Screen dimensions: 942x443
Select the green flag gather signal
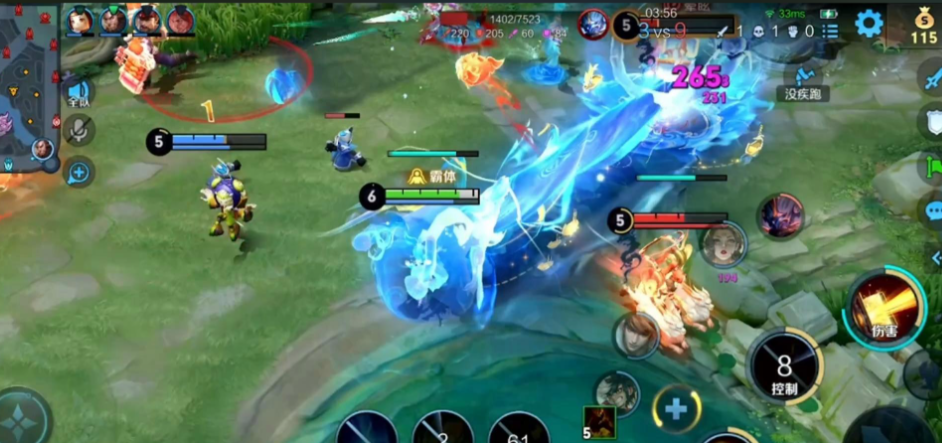(932, 165)
